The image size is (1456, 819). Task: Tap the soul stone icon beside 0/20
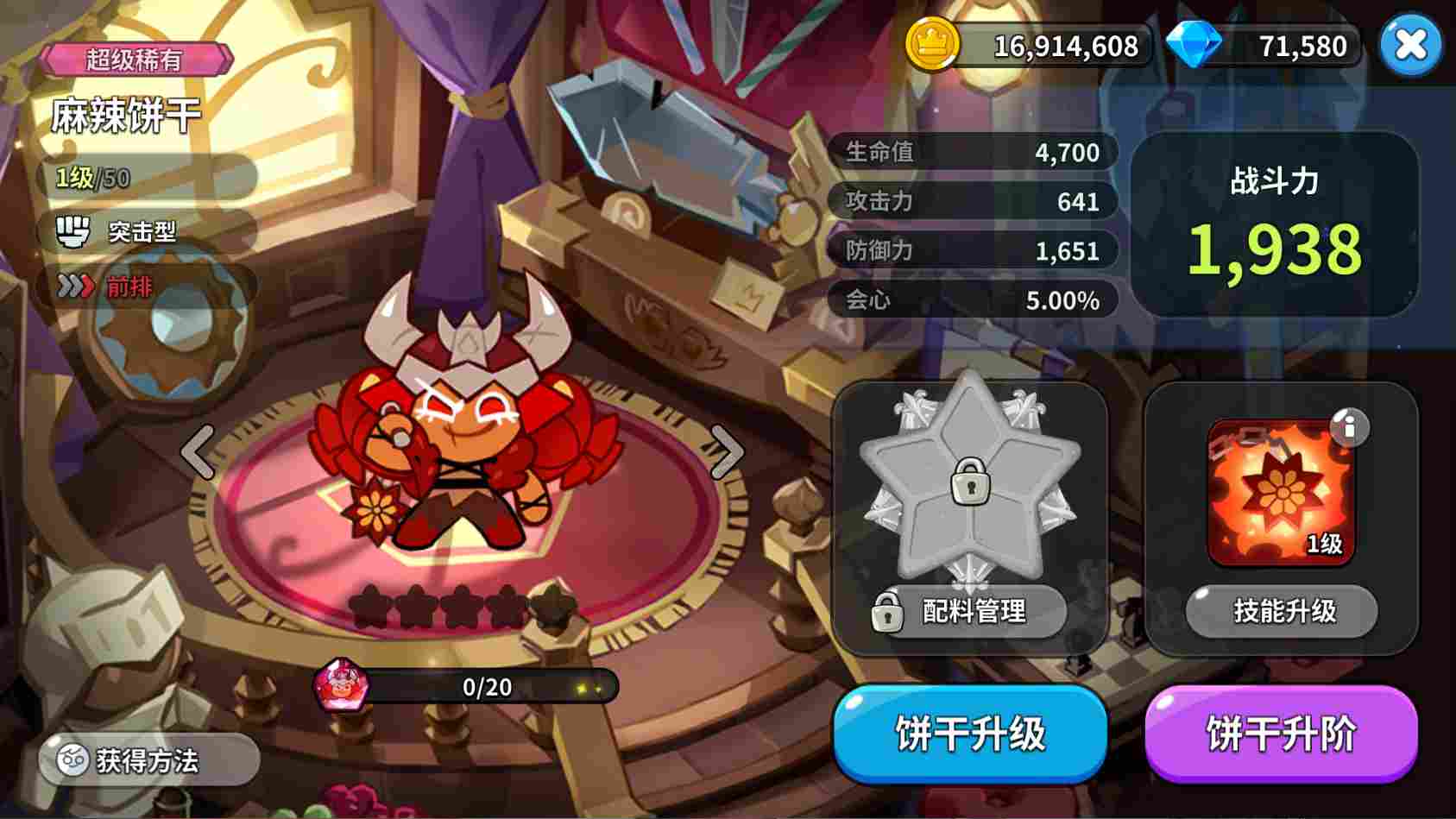[x=339, y=688]
